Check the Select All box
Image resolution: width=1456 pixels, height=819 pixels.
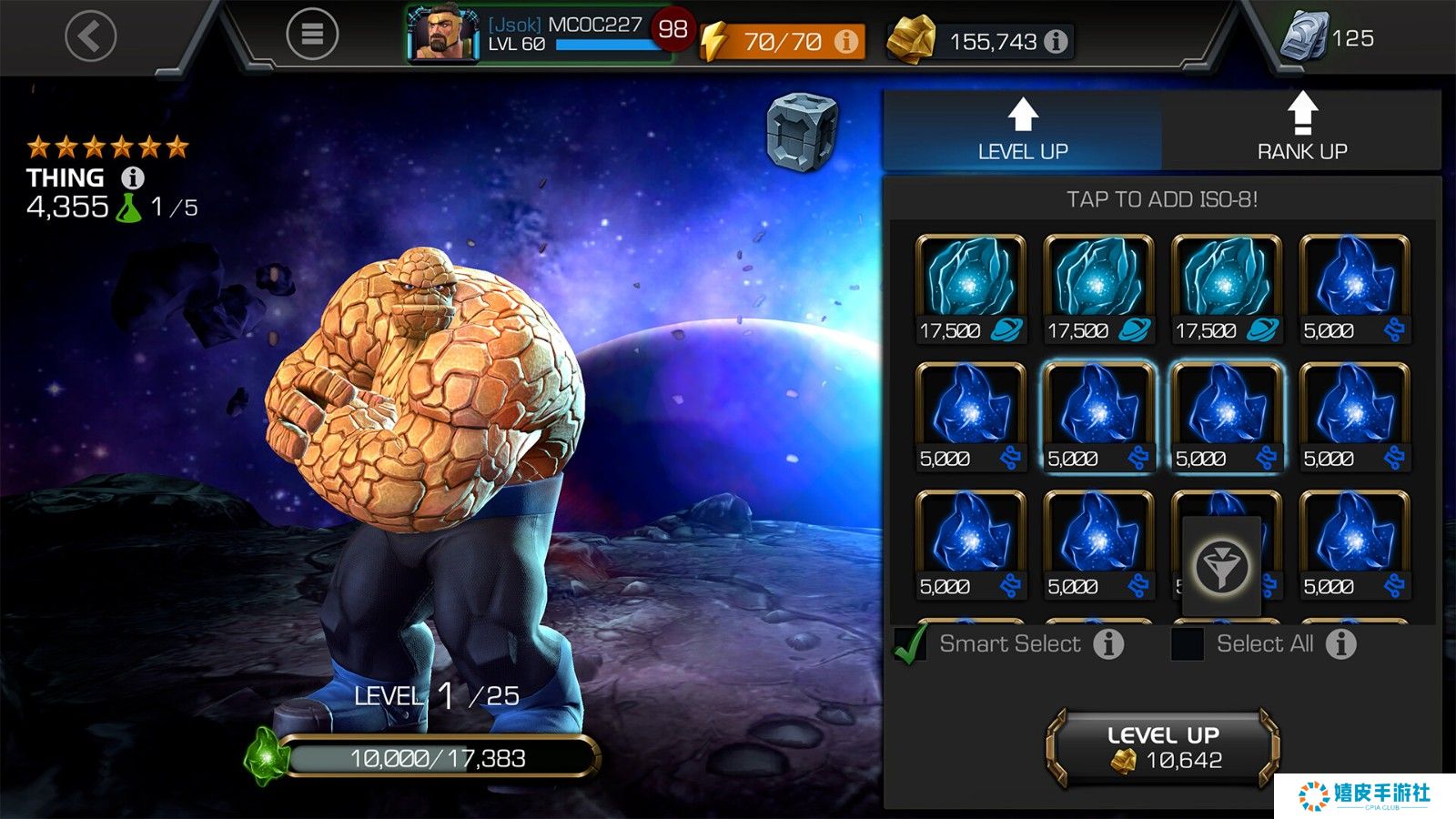(1187, 644)
